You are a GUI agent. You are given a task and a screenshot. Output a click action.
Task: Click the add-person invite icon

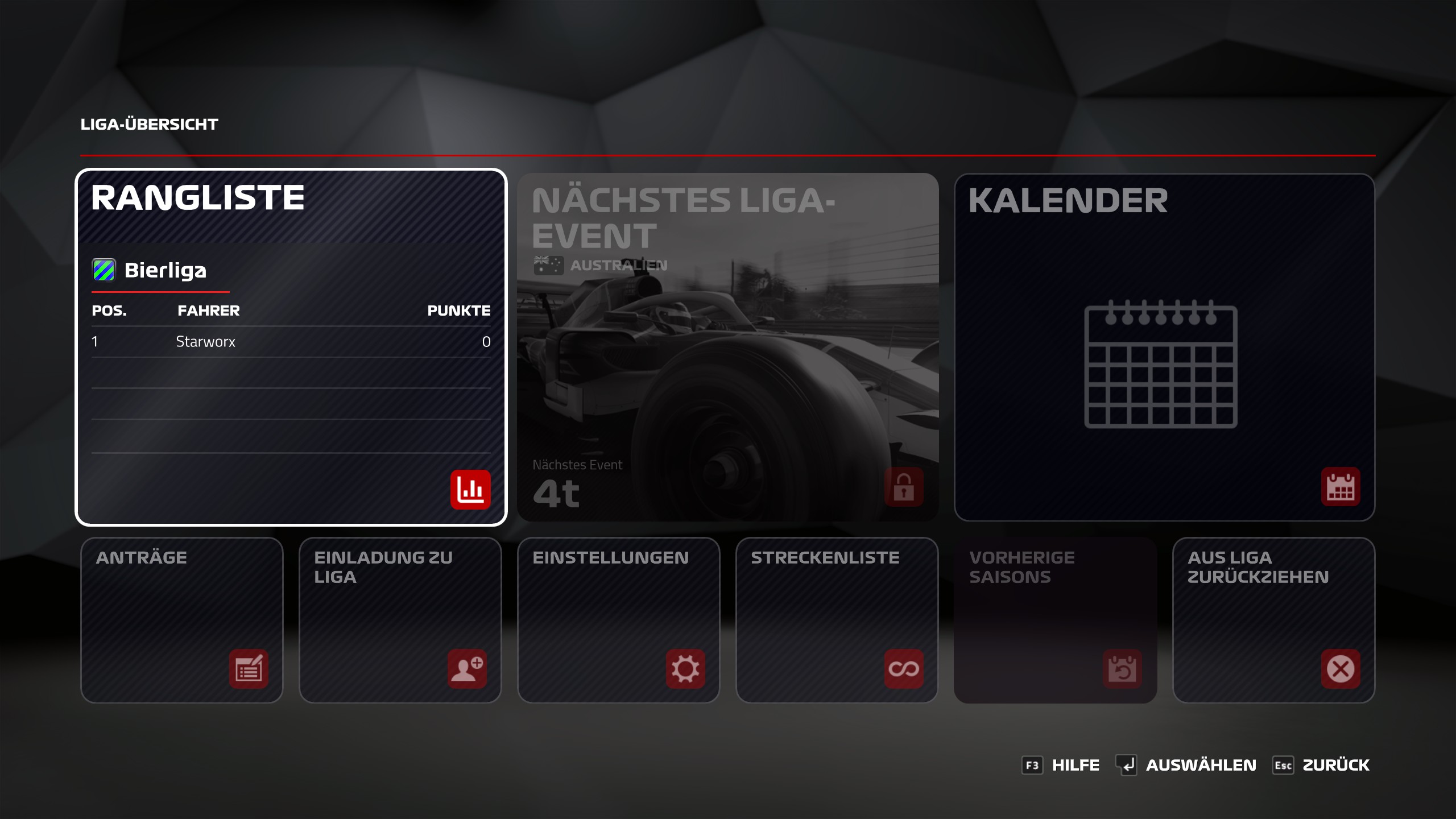467,669
